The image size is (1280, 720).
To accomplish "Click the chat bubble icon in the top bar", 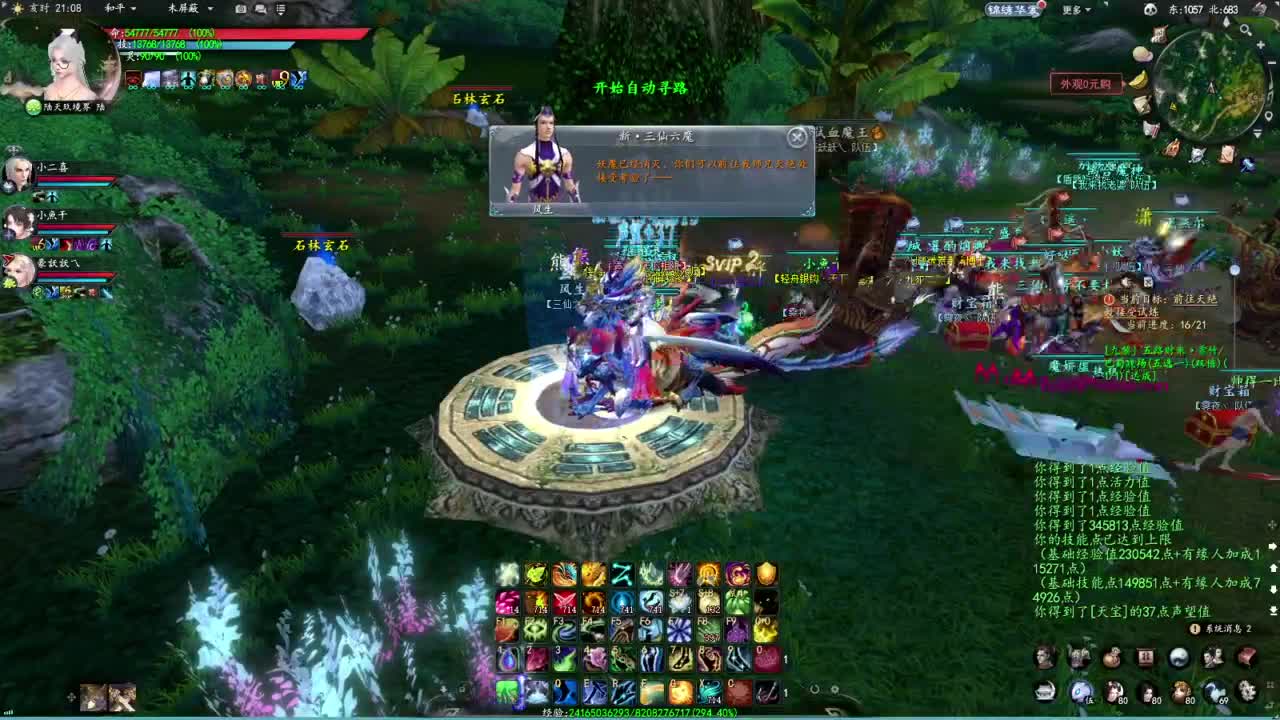I will coord(259,8).
